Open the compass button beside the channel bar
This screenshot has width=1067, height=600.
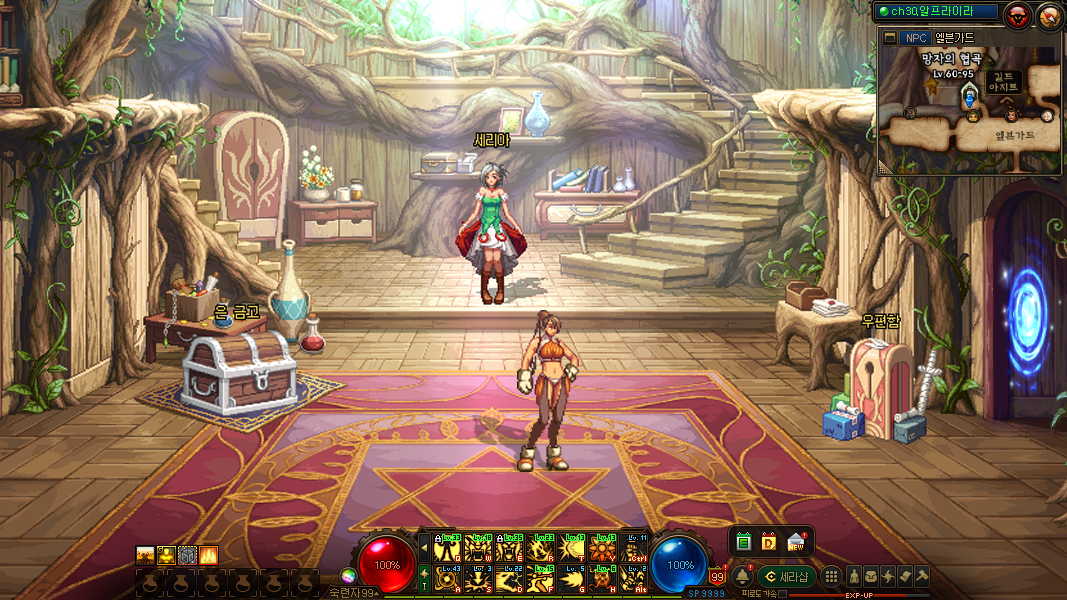pyautogui.click(x=1049, y=15)
